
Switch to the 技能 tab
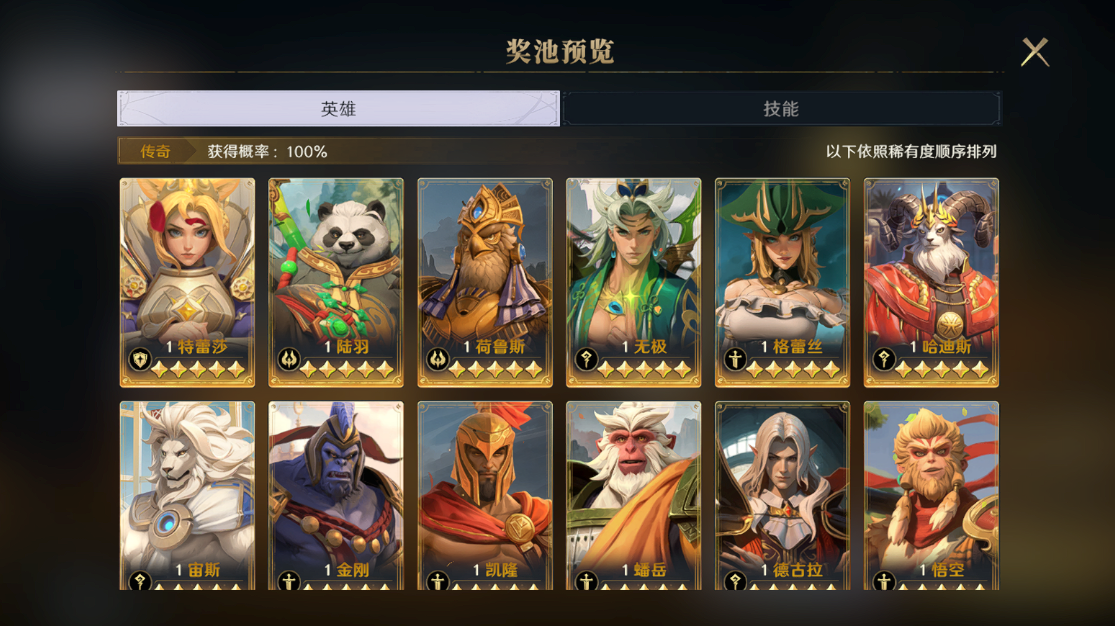(781, 109)
